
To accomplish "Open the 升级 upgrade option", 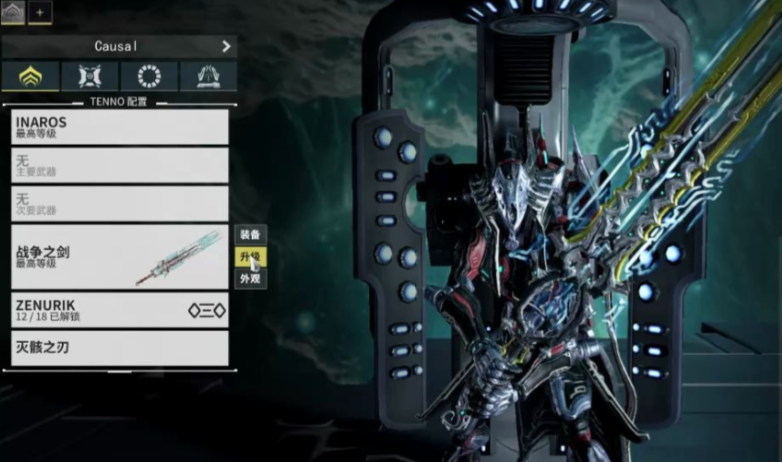I will tap(250, 257).
